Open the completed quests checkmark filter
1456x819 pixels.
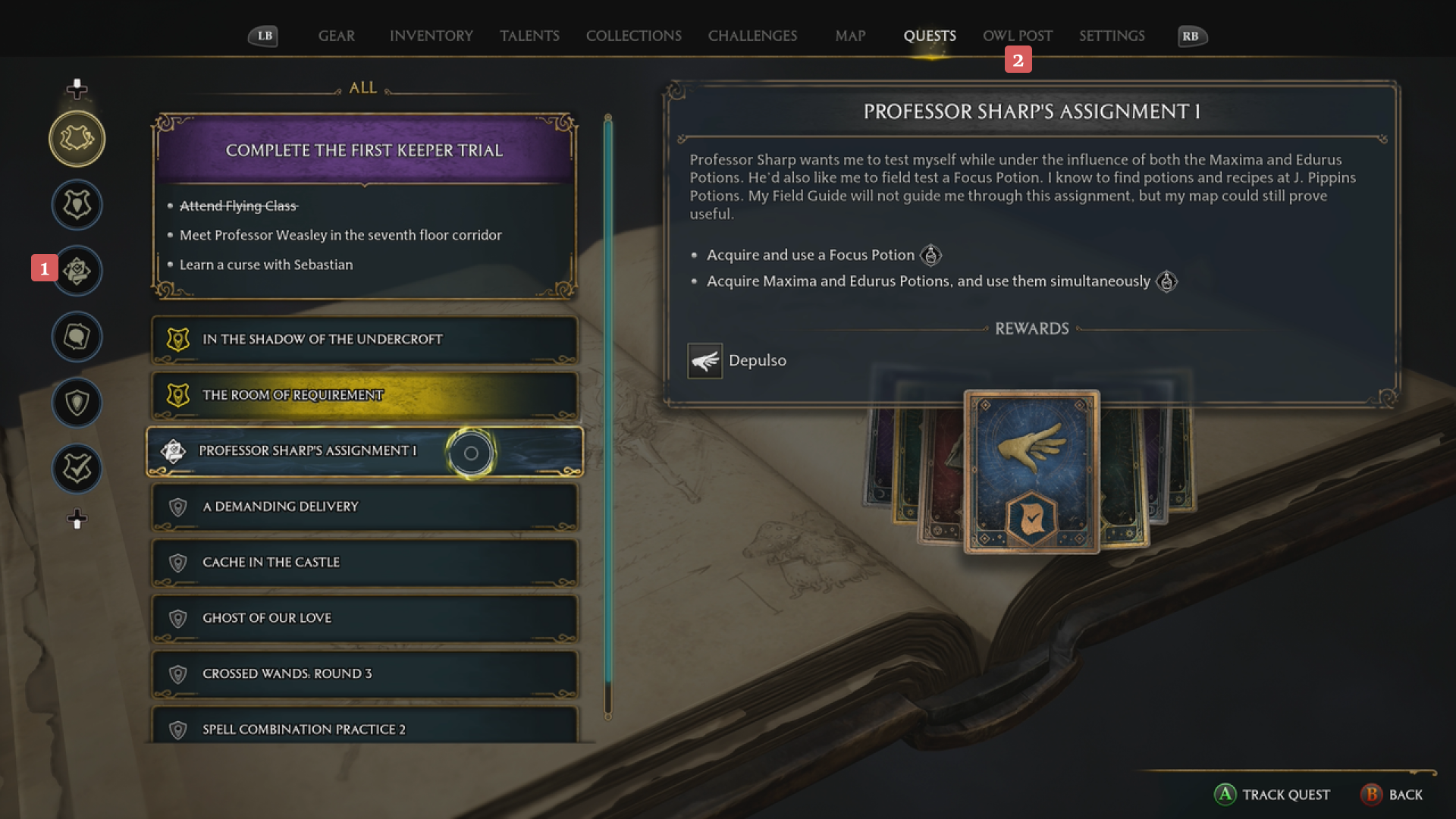coord(77,469)
